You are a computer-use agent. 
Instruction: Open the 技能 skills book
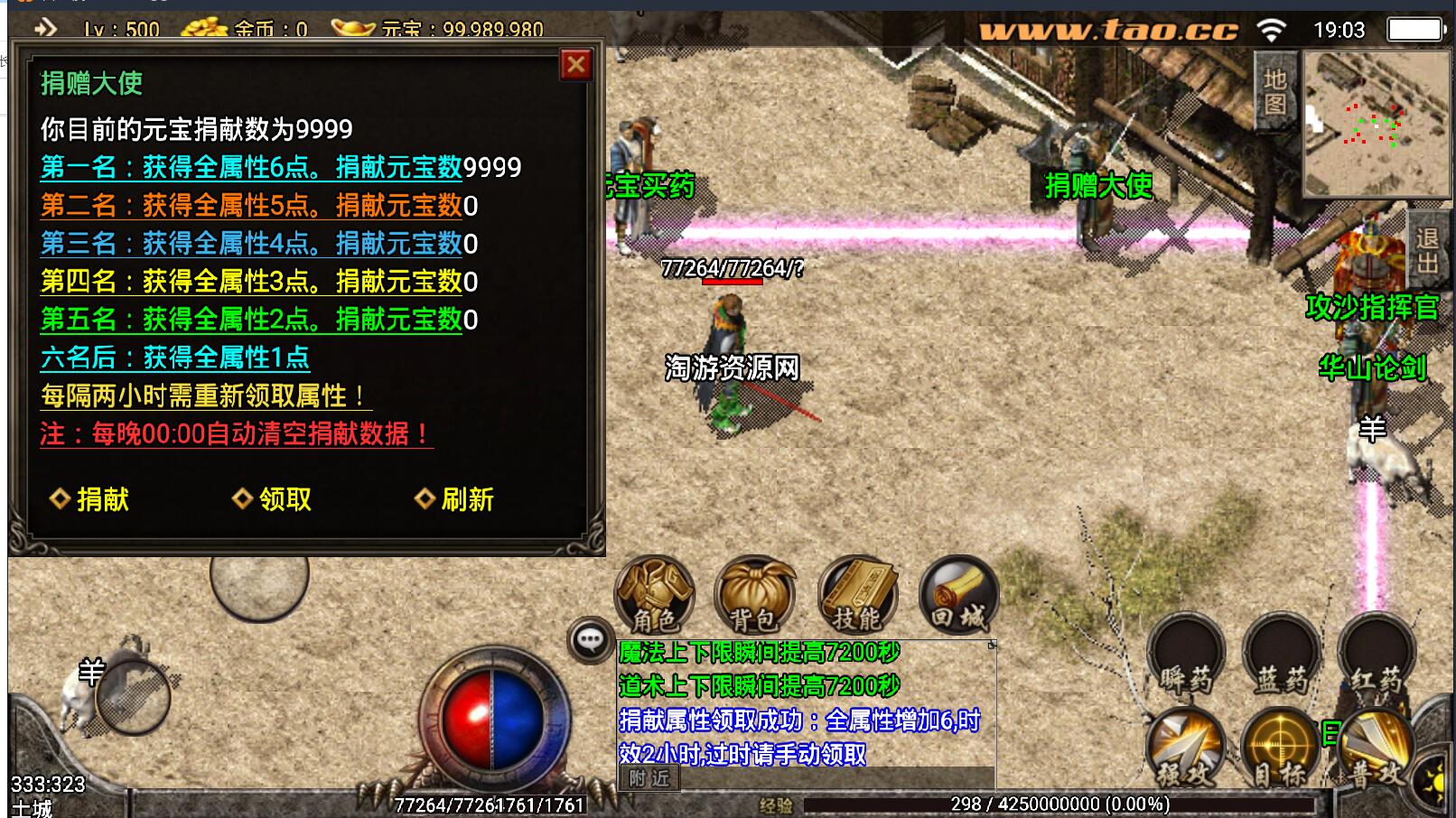[859, 596]
